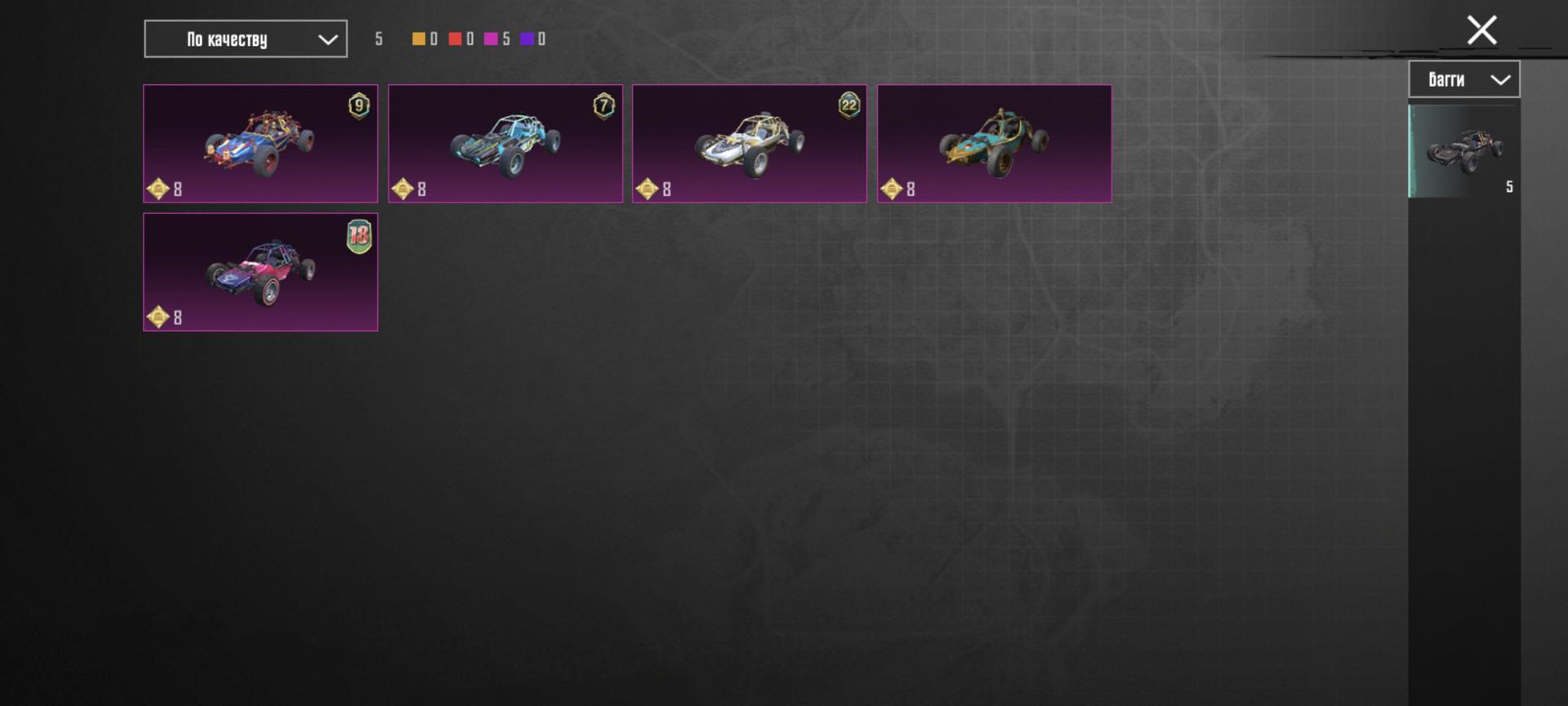1568x706 pixels.
Task: Select the pink and purple buggy skin
Action: click(261, 272)
